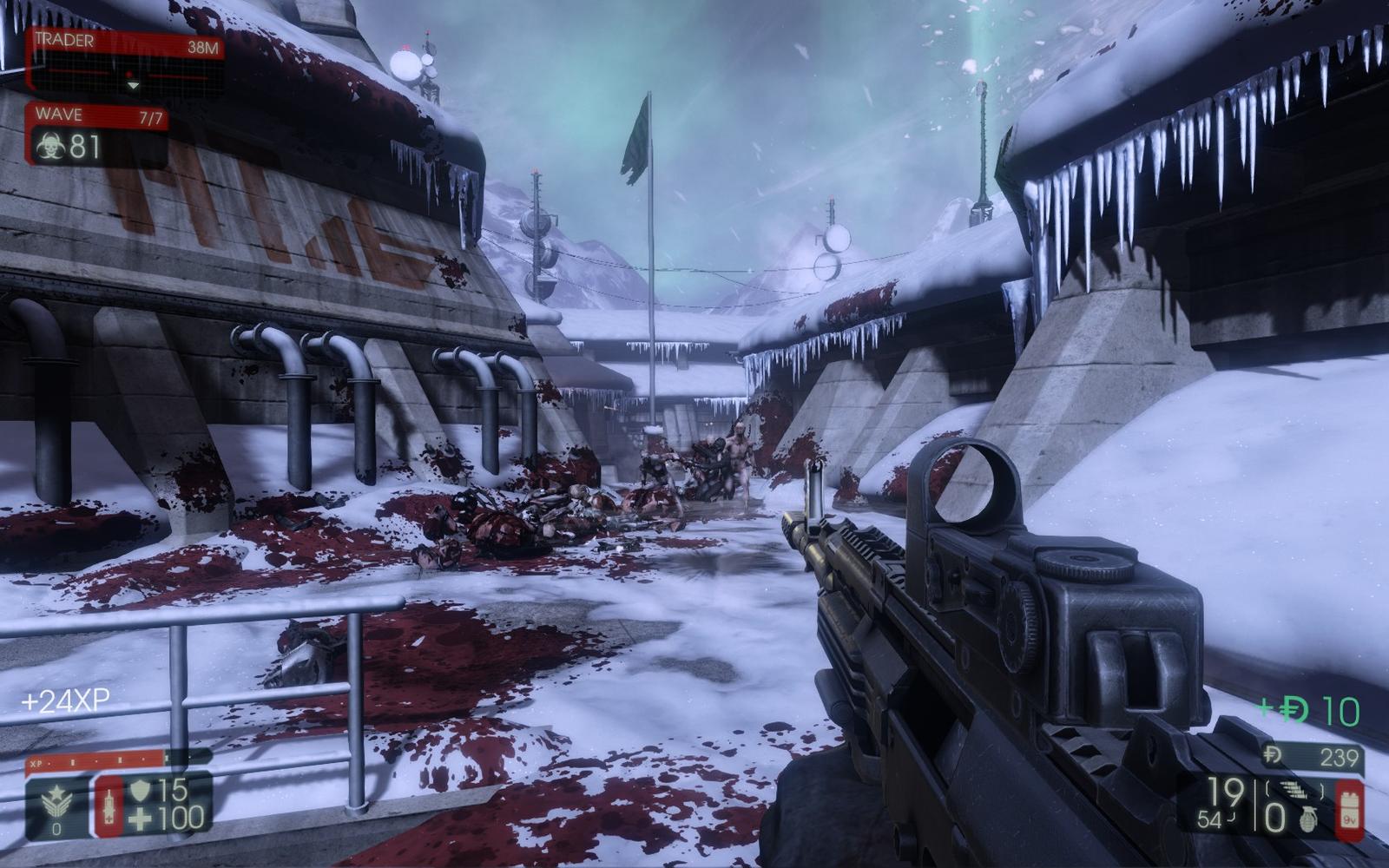
Task: Select the biohazard skull wave icon
Action: click(x=49, y=147)
